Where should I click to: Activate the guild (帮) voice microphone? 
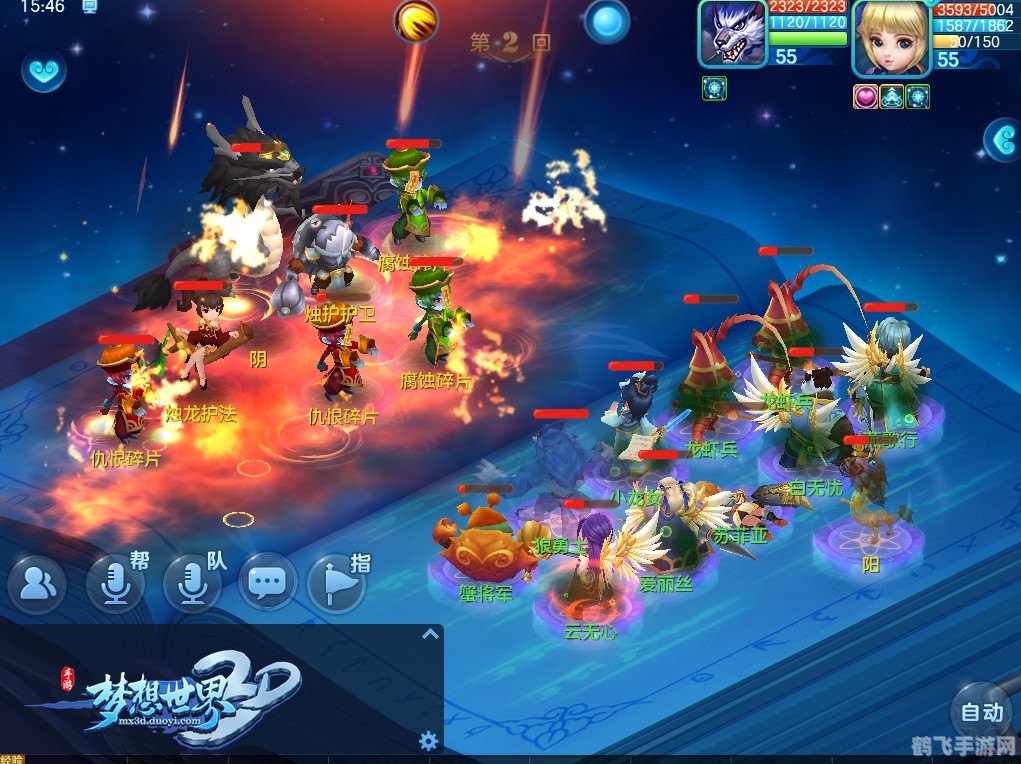pyautogui.click(x=115, y=584)
